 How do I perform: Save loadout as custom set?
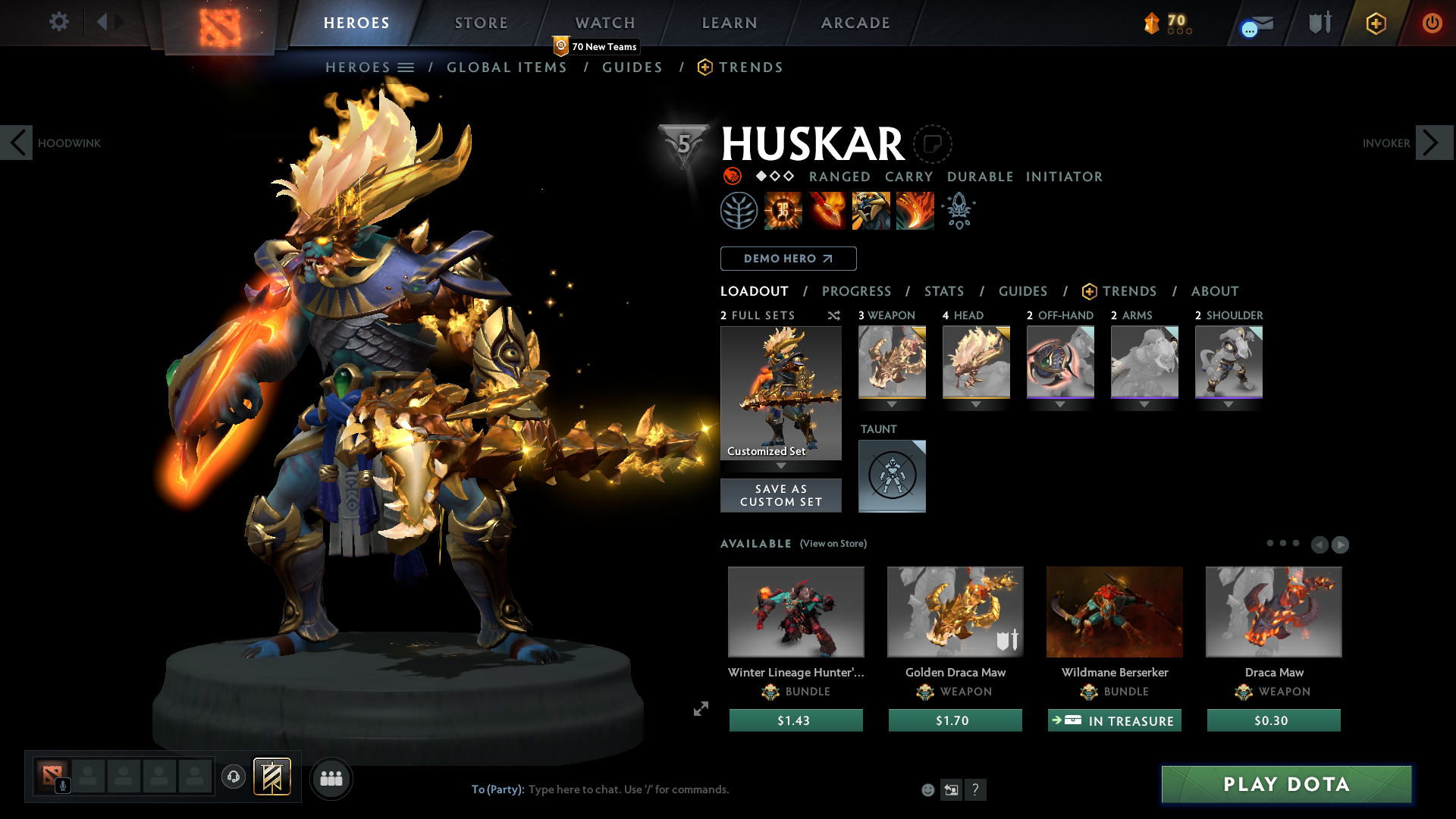[x=780, y=495]
